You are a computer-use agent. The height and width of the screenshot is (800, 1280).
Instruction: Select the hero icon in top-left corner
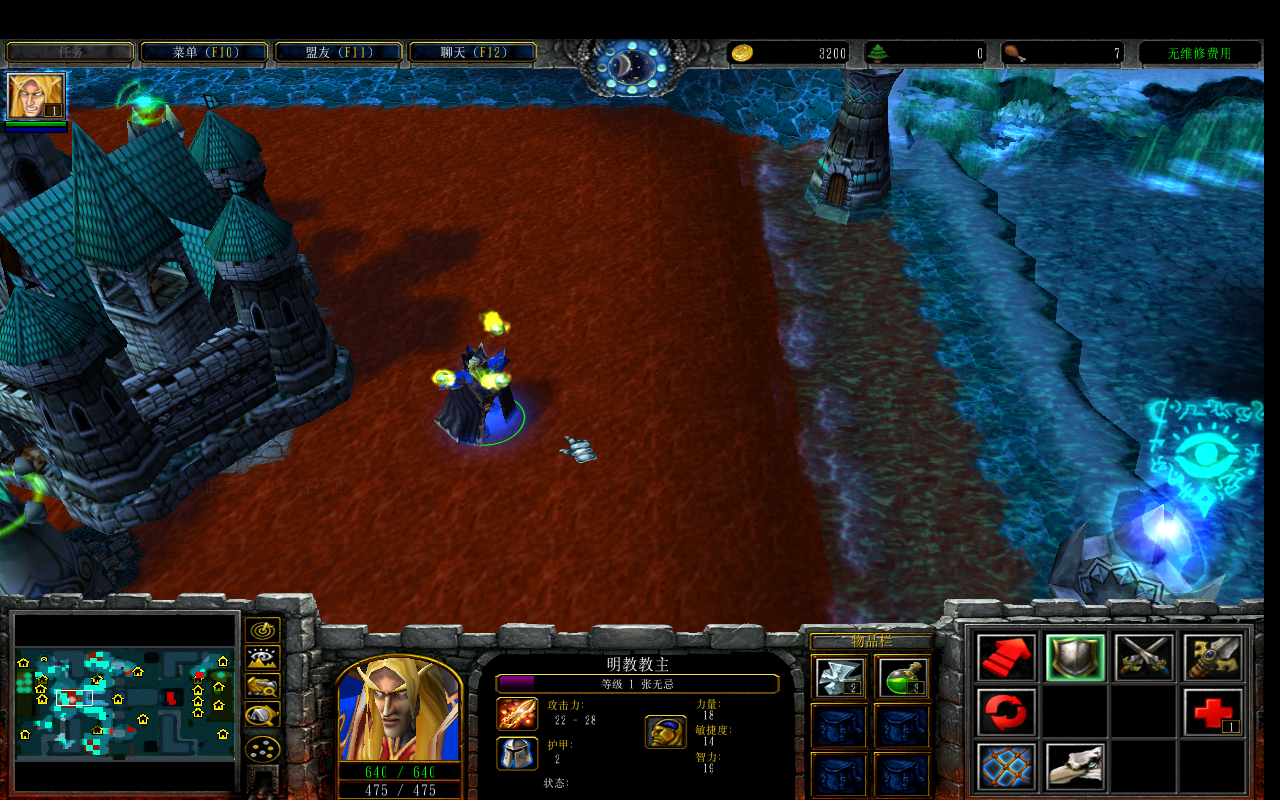pyautogui.click(x=36, y=96)
